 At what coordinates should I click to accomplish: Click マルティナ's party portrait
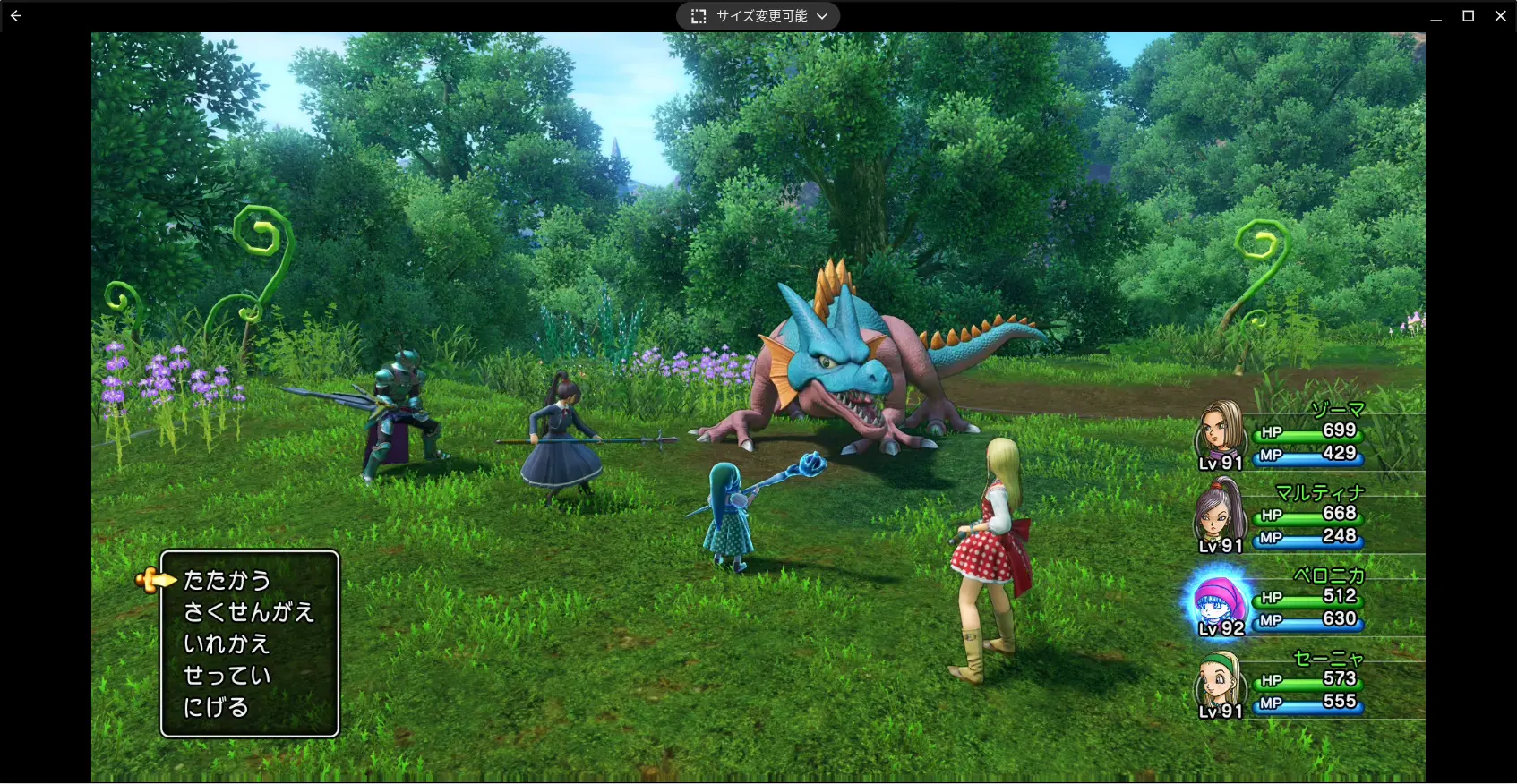click(x=1218, y=513)
